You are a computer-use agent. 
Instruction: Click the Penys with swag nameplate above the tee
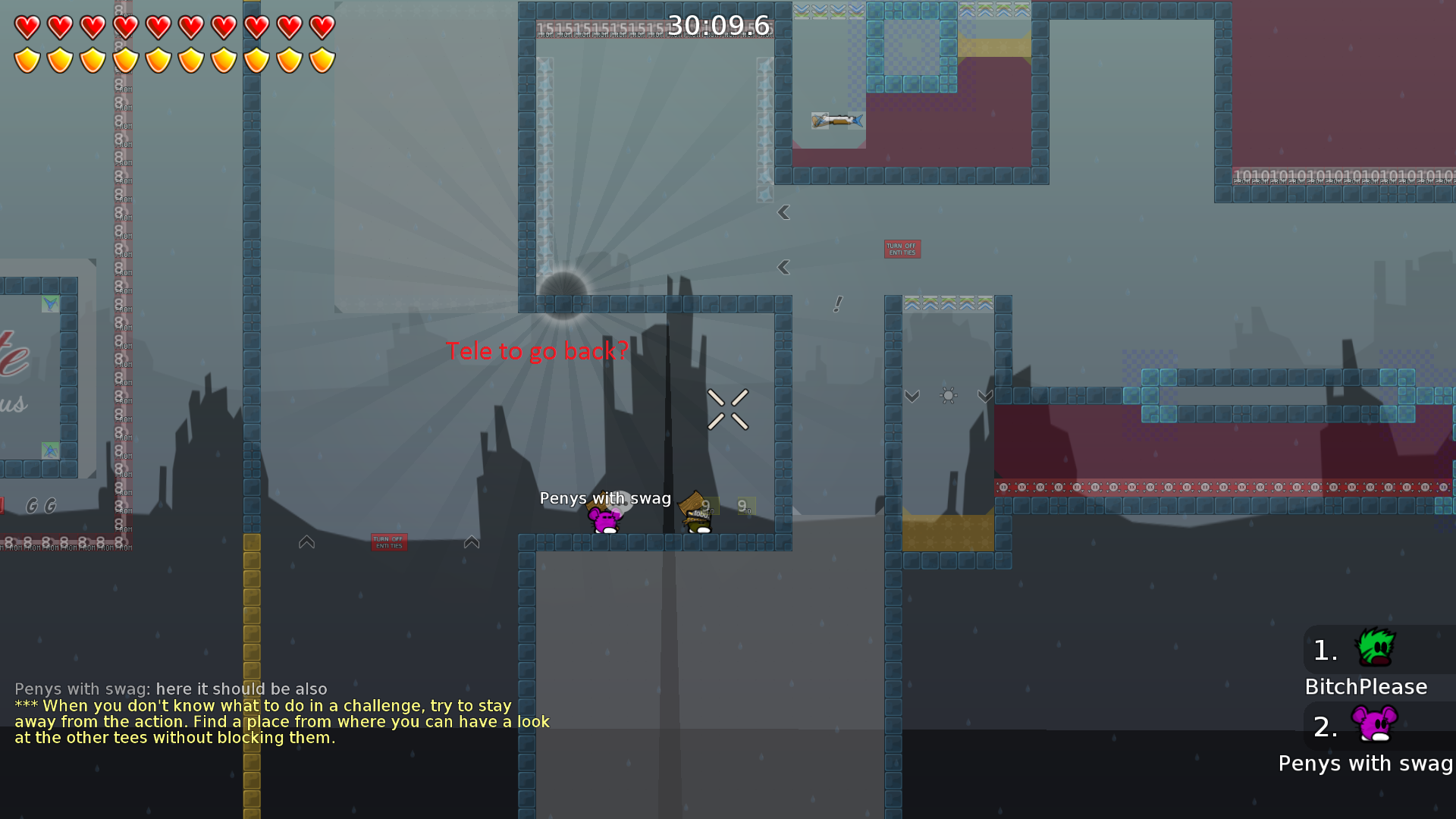point(605,498)
